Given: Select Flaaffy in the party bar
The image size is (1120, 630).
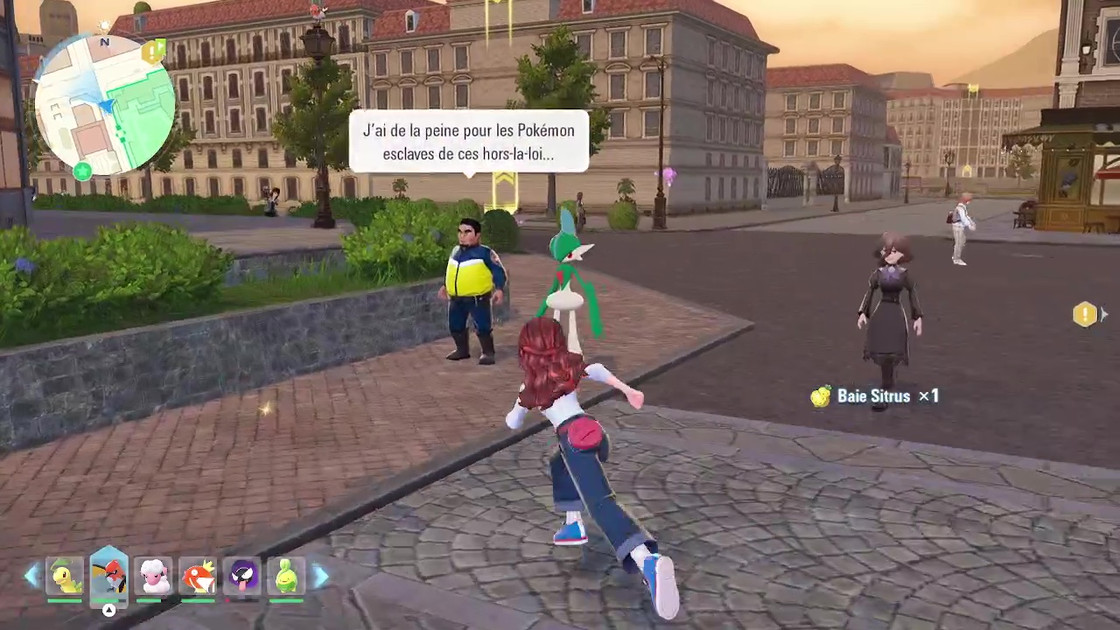Looking at the screenshot, I should (x=153, y=576).
